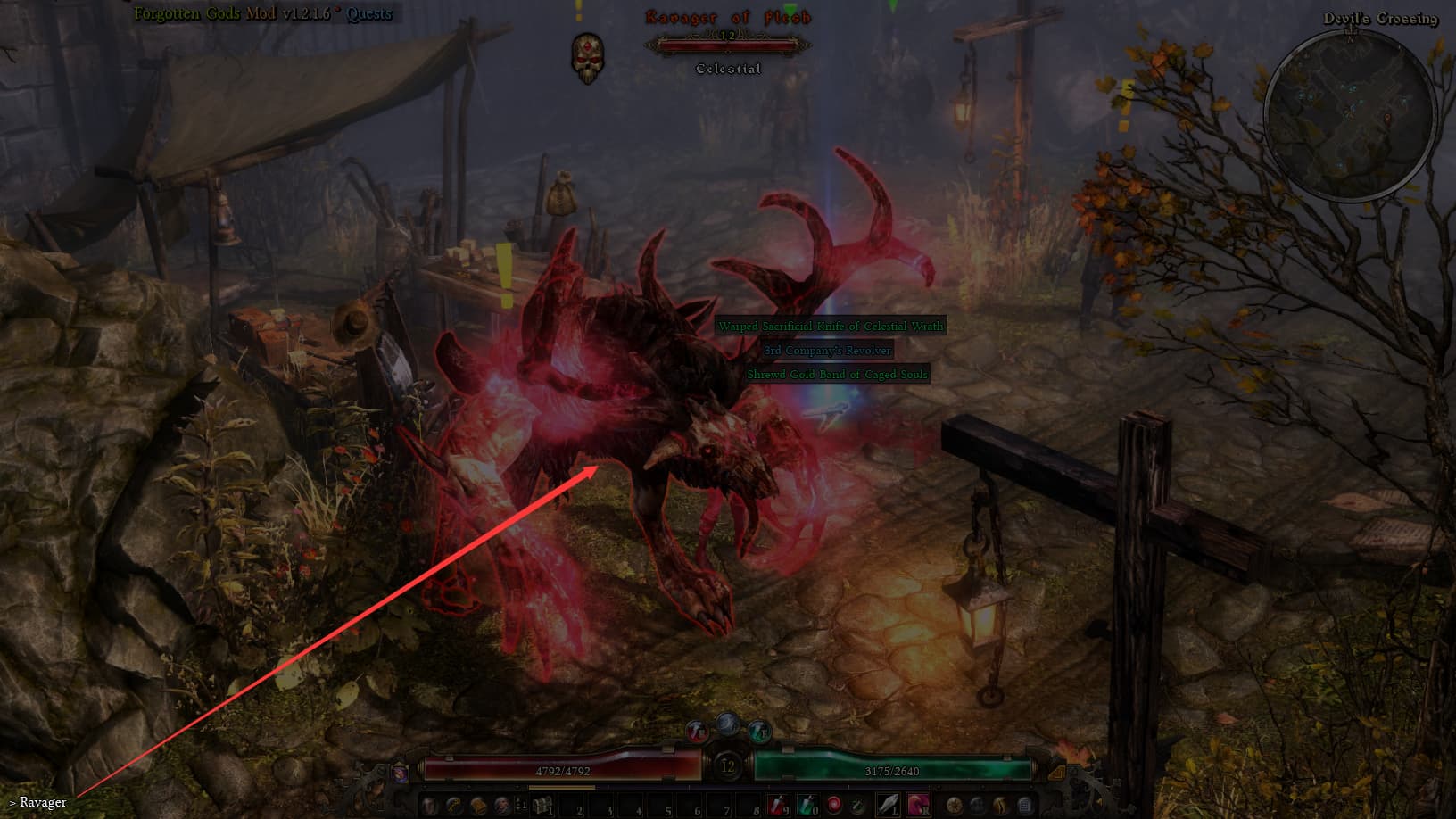
Task: Click the Ravager of Flesh skull portrait
Action: pos(587,57)
